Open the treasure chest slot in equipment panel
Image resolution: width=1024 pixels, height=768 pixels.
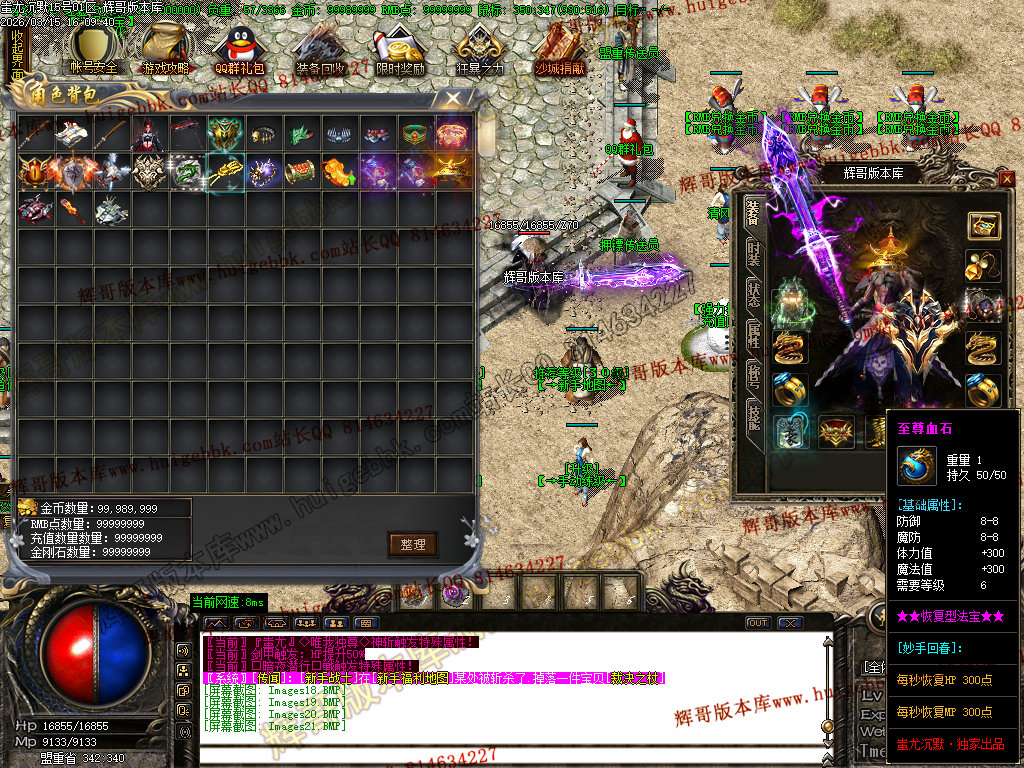984,225
